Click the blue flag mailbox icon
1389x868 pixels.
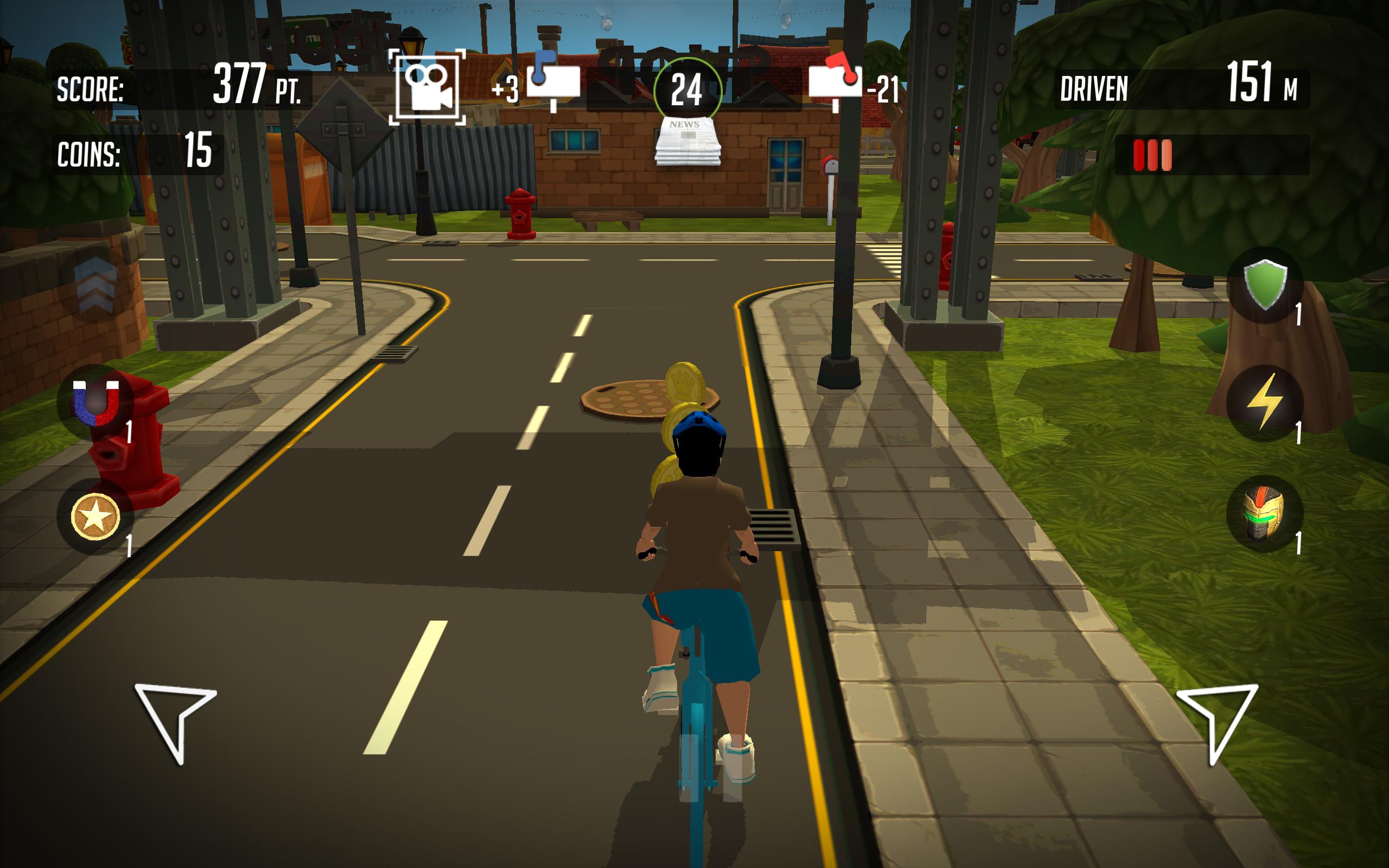[x=554, y=80]
